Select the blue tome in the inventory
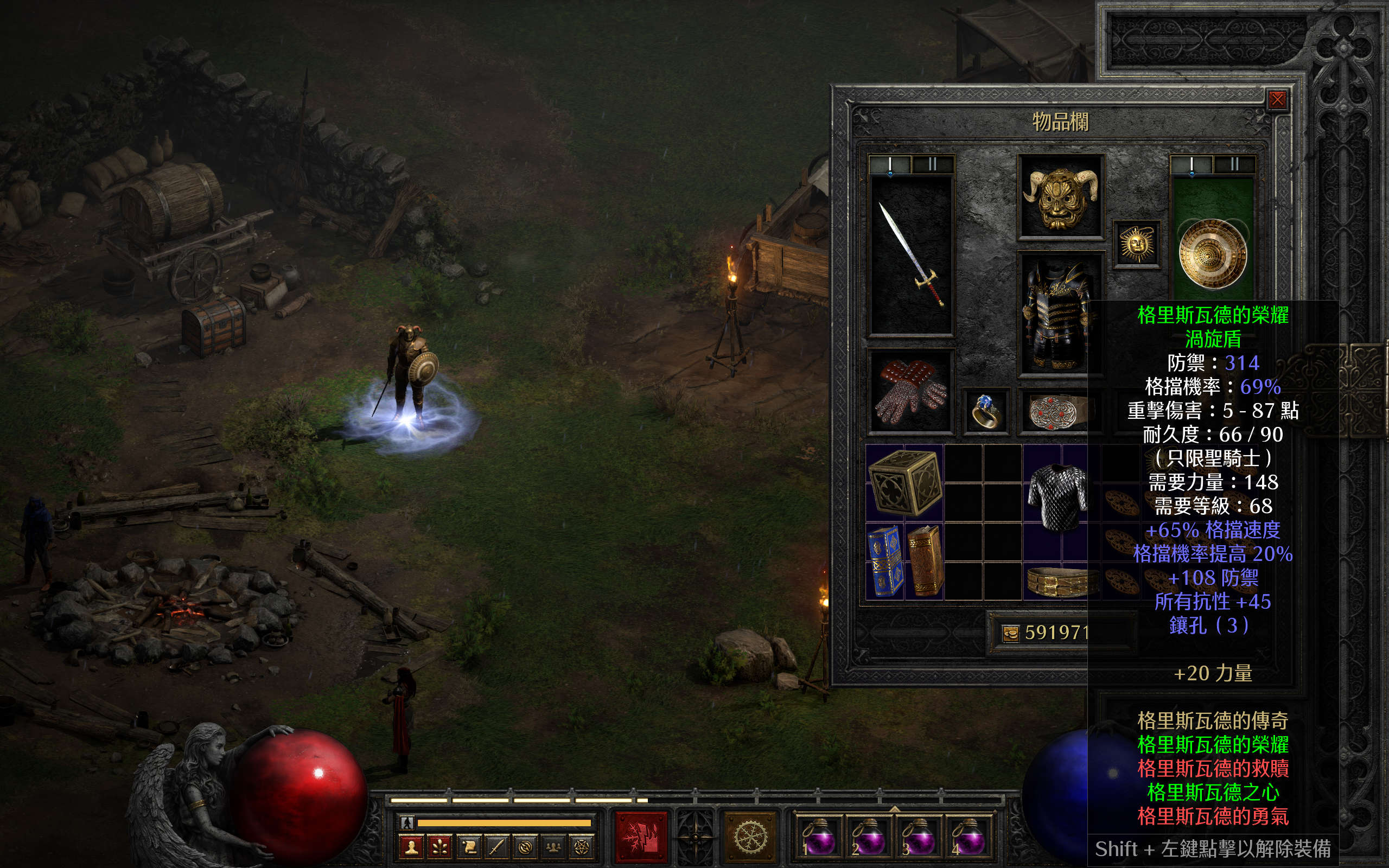 [885, 561]
